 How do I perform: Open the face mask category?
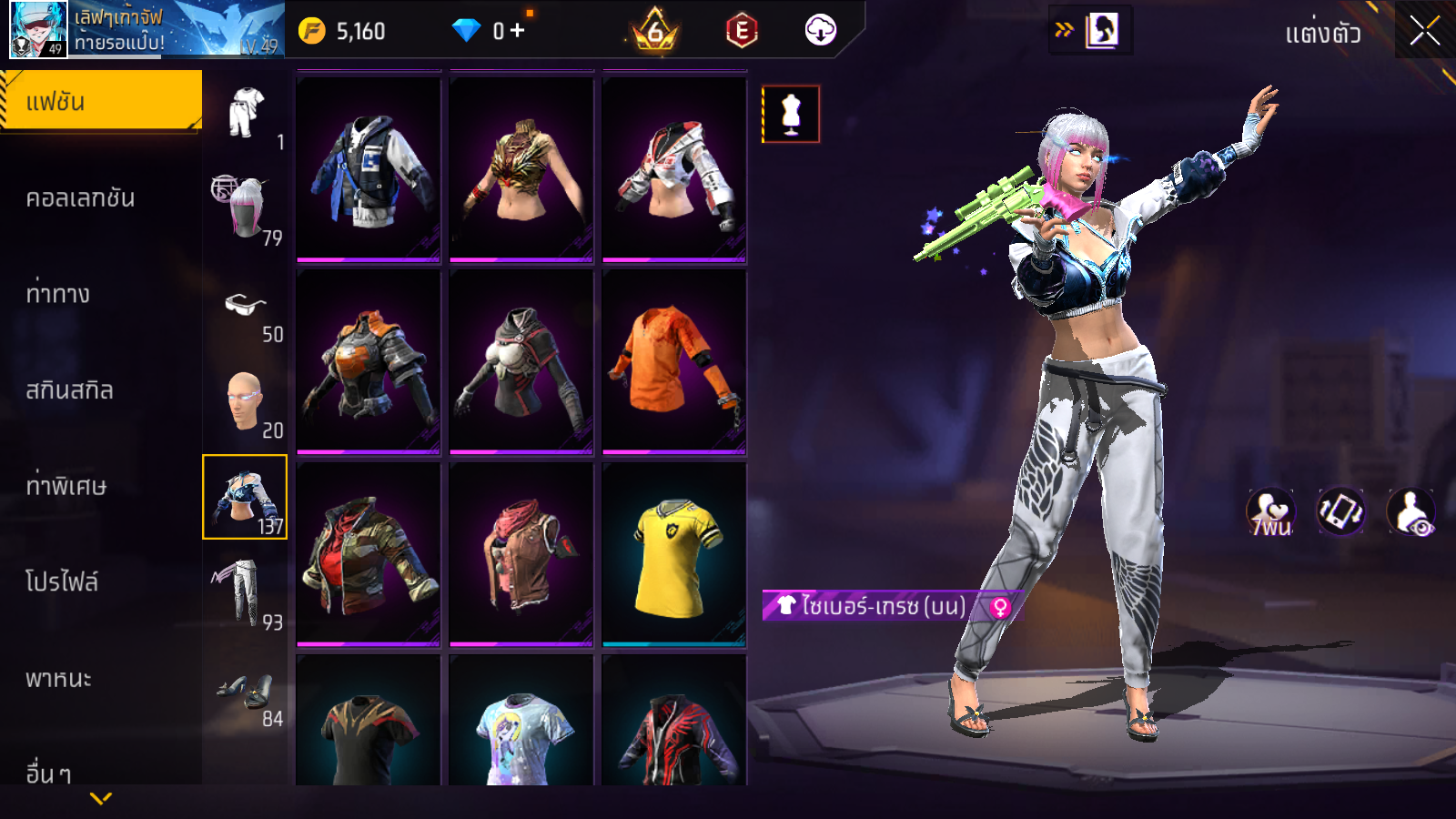(x=244, y=401)
